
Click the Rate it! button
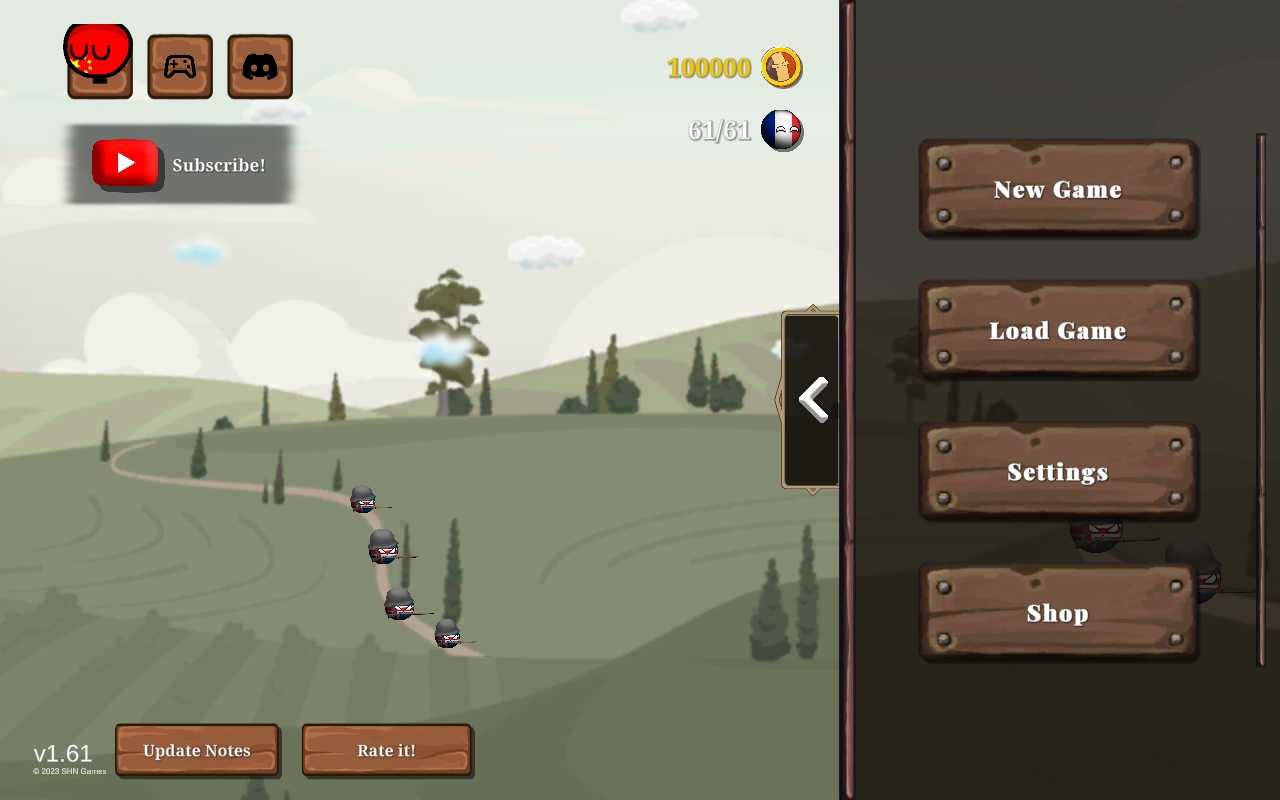point(386,750)
